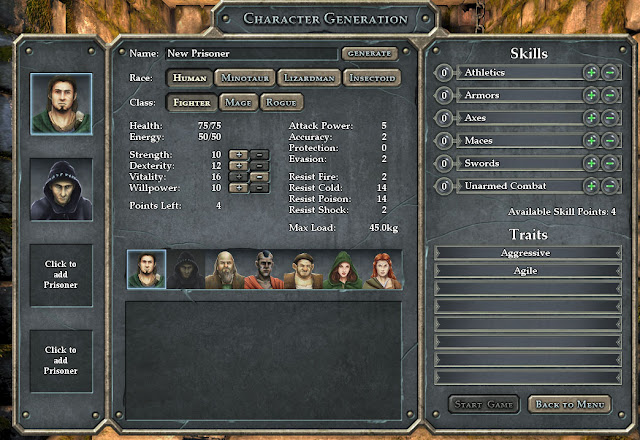Generate a random prisoner name
This screenshot has height=440, width=640.
click(x=369, y=53)
